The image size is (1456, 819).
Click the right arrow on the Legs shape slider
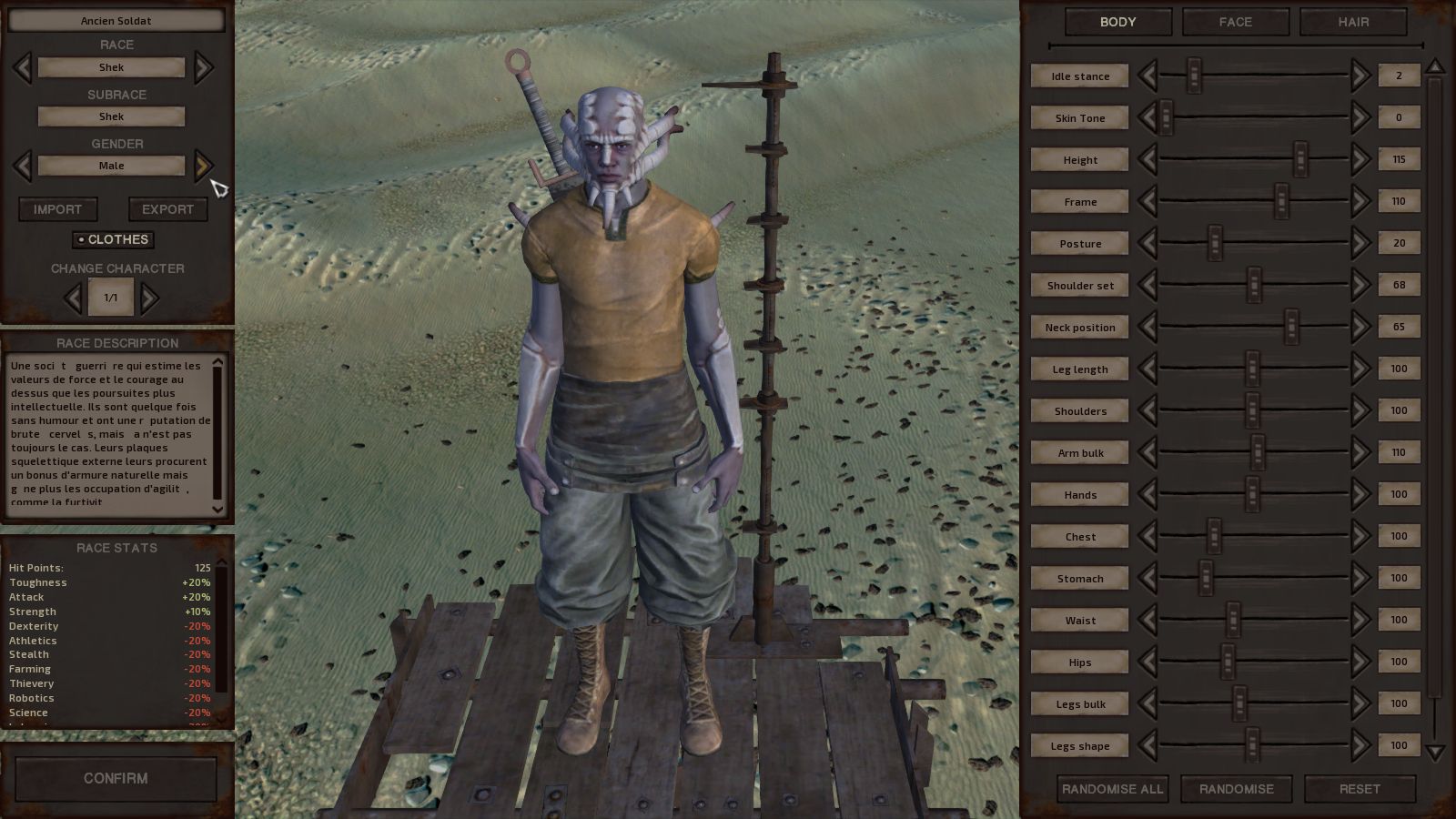pos(1360,745)
